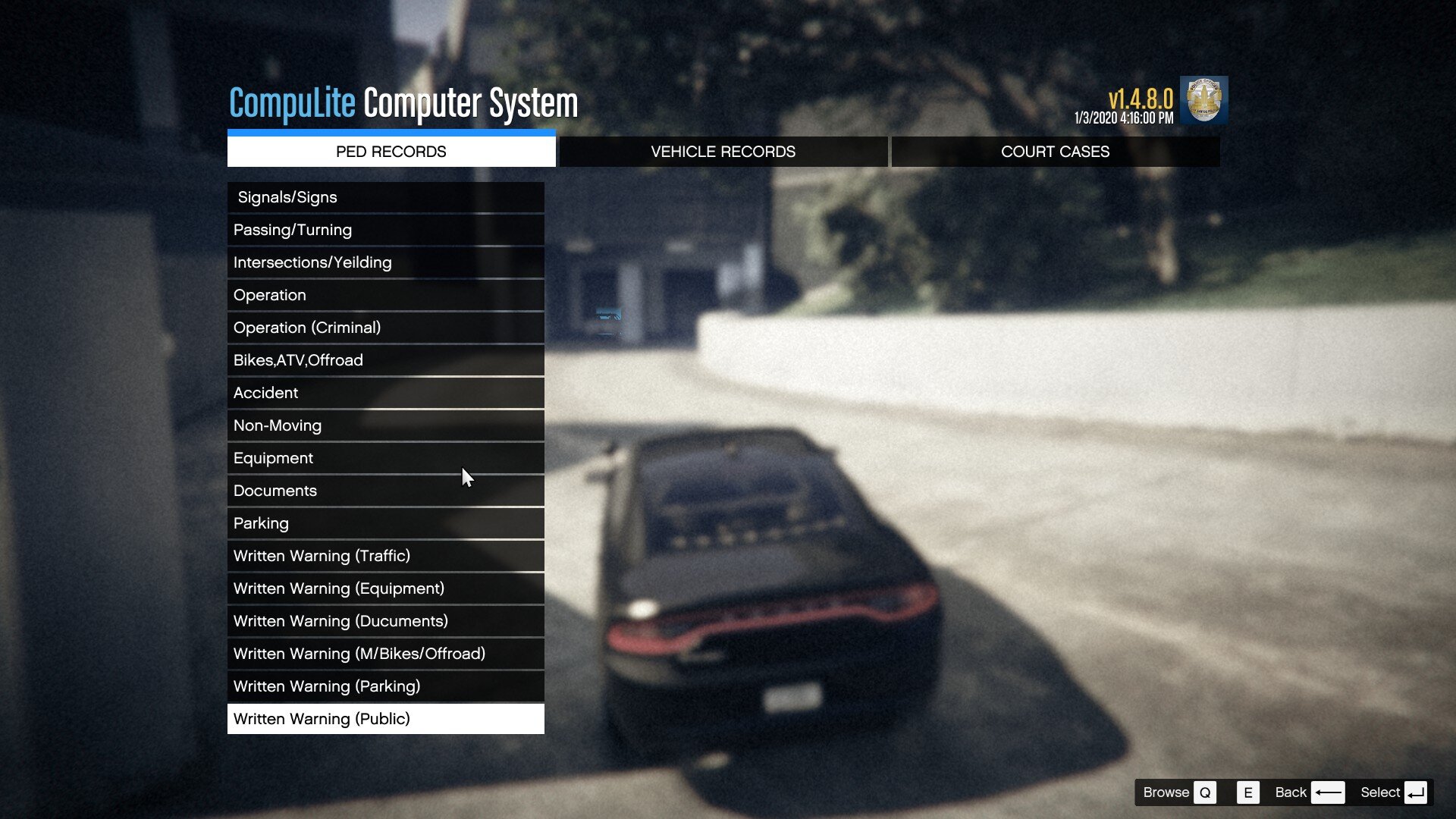Screen dimensions: 1456x819
Task: Choose Written Warning (Parking)
Action: 385,686
